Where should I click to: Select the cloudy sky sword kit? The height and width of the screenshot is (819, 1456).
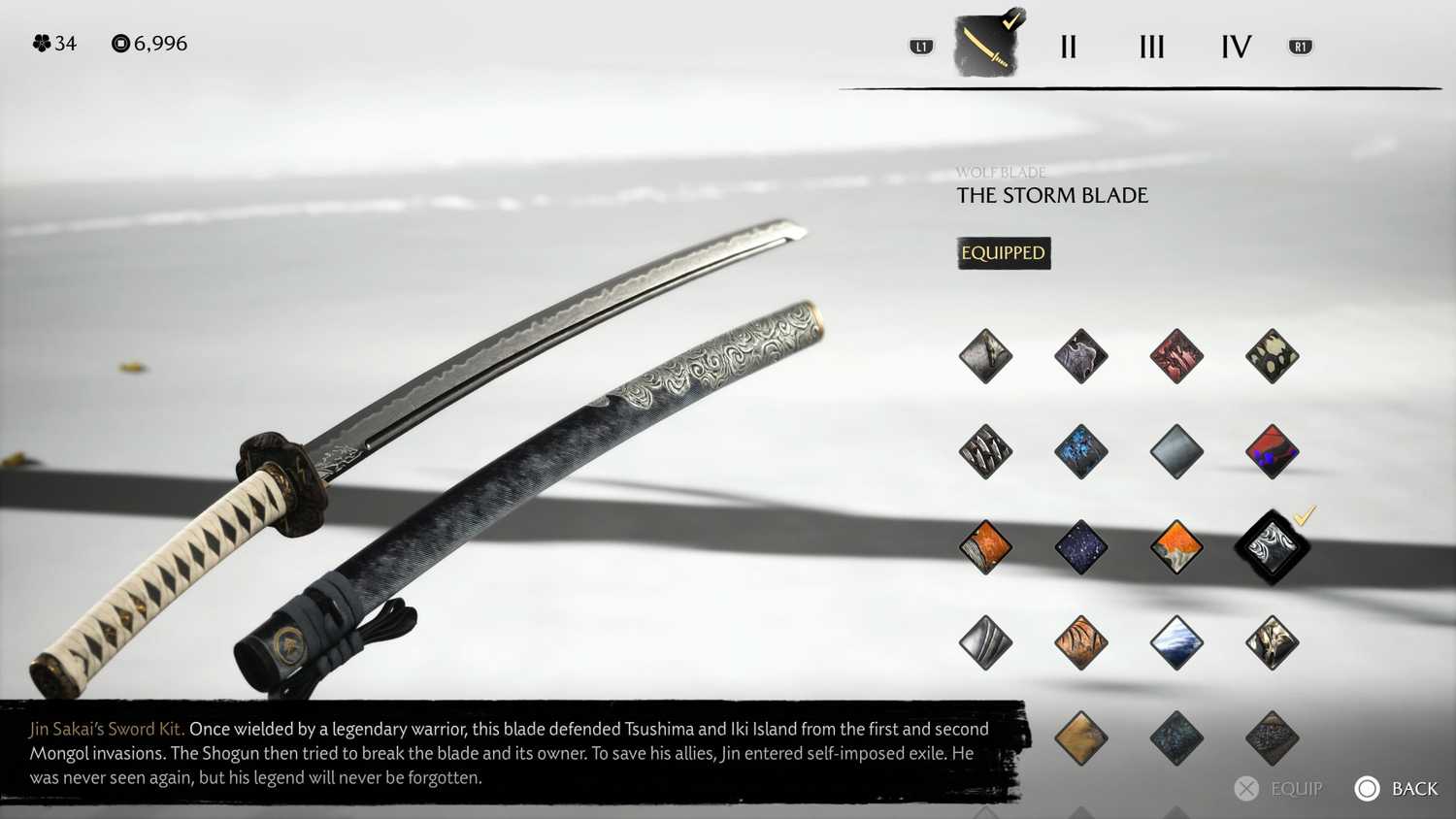1176,640
